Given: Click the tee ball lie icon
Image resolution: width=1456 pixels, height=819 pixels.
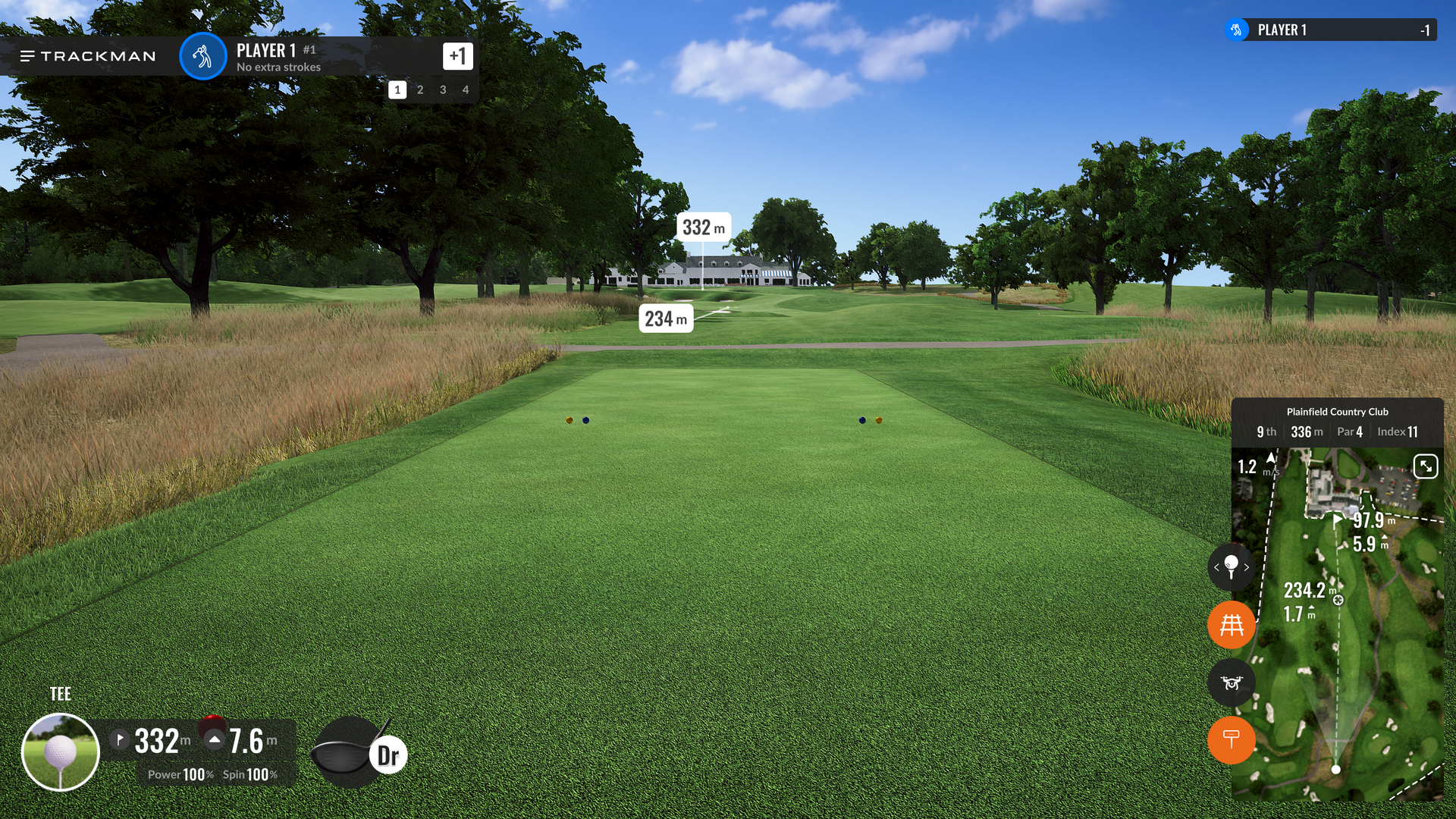Looking at the screenshot, I should click(61, 752).
